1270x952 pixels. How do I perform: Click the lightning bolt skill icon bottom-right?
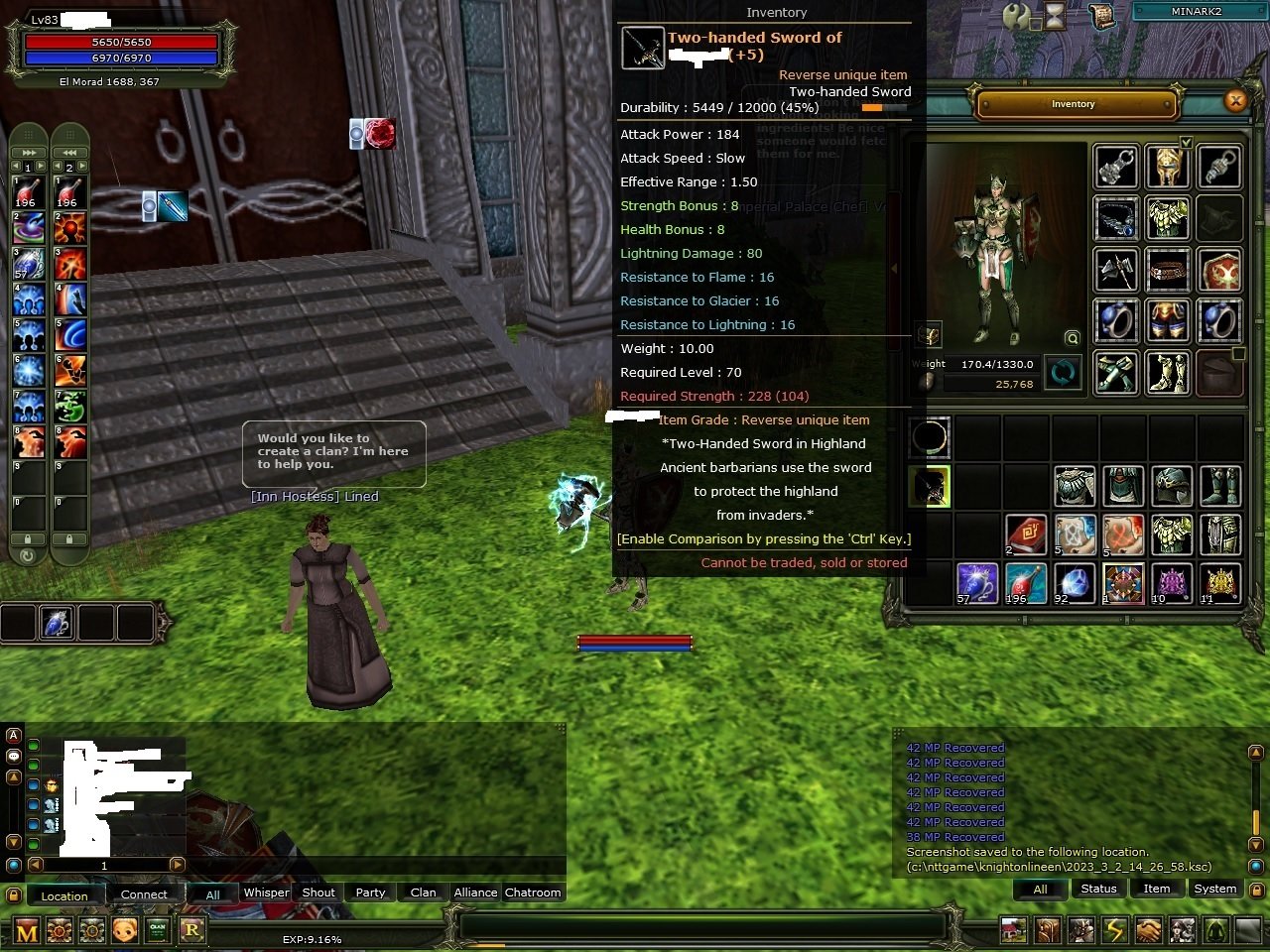click(x=1112, y=930)
